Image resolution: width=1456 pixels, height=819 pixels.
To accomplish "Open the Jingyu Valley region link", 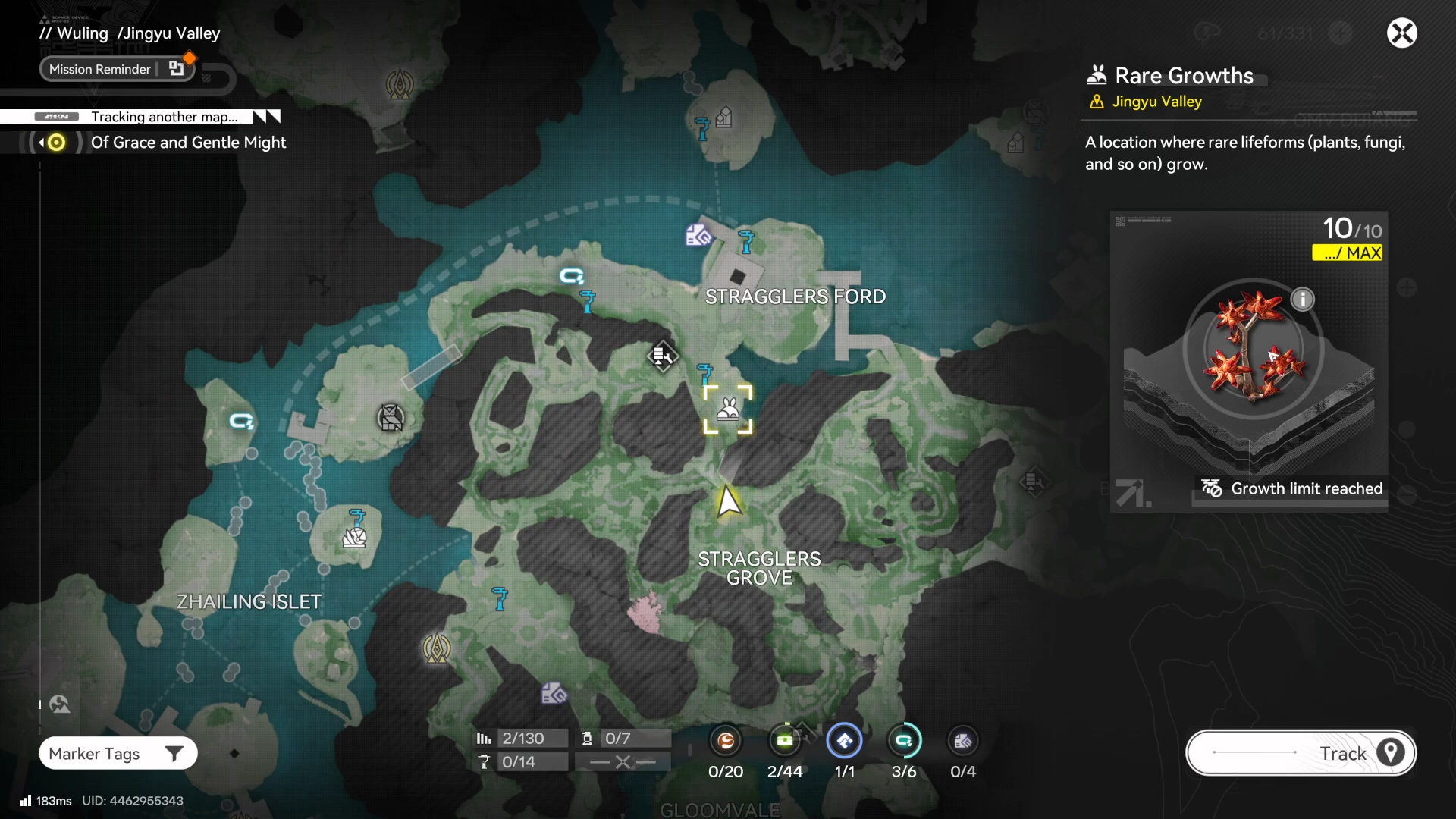I will [x=1156, y=102].
